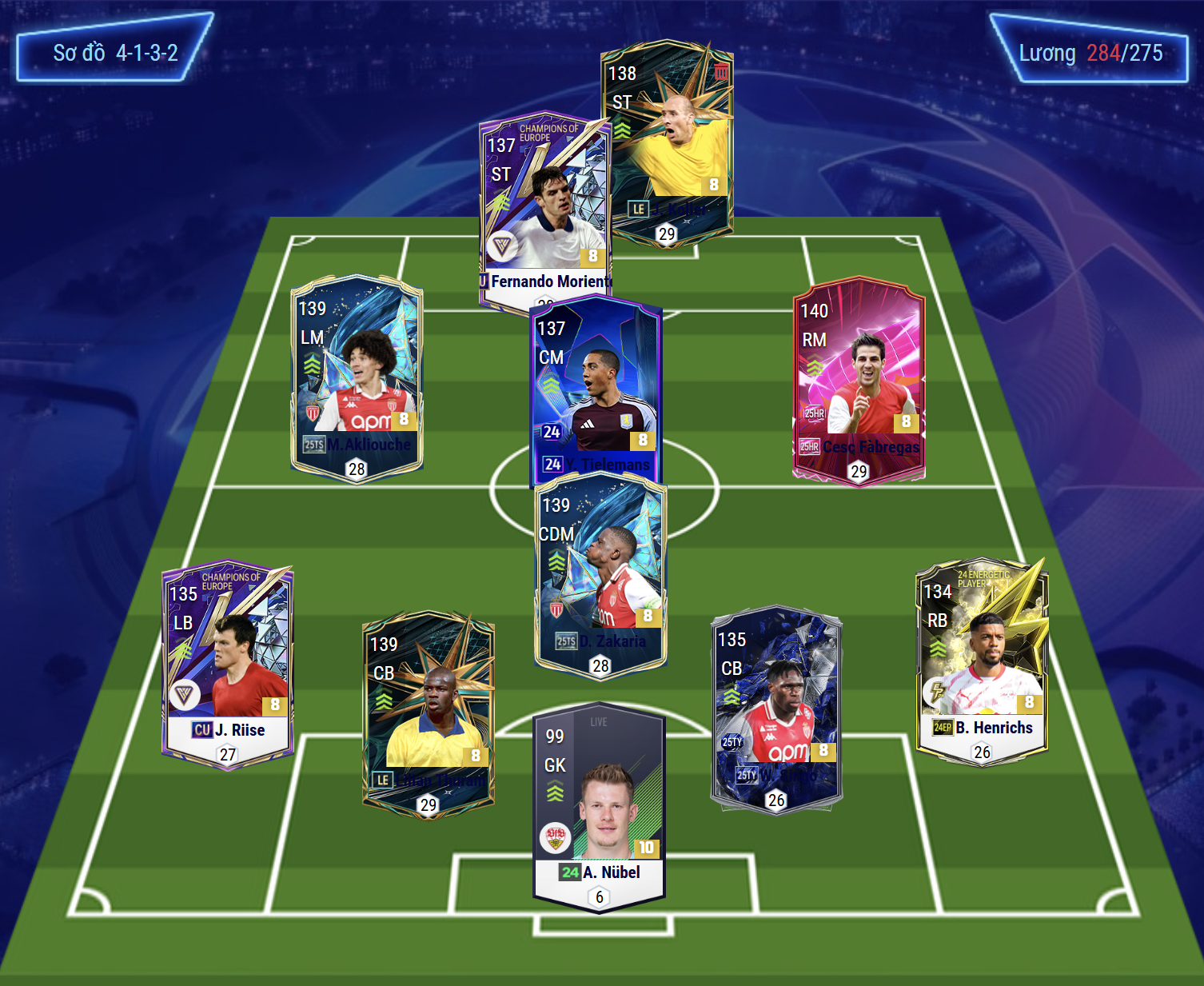Select B. Henrichs right back card
The image size is (1204, 986).
pyautogui.click(x=982, y=660)
